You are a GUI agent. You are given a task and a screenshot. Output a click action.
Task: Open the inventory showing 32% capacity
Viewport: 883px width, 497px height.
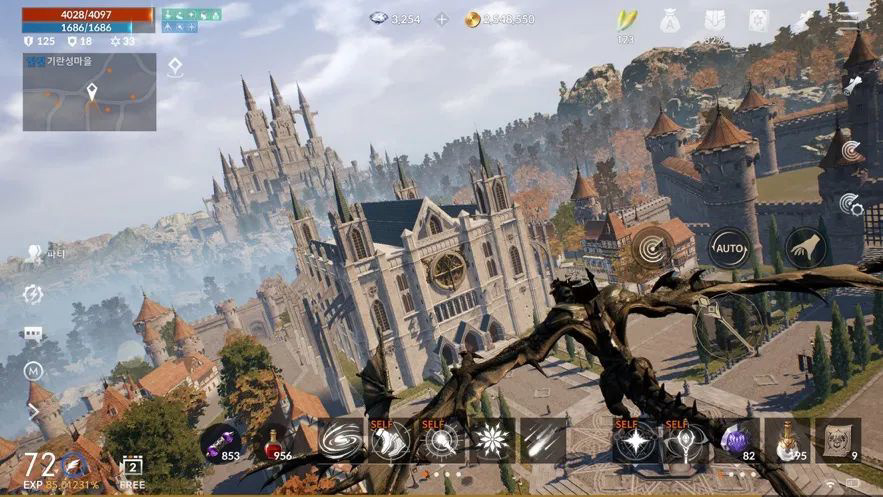(x=715, y=22)
